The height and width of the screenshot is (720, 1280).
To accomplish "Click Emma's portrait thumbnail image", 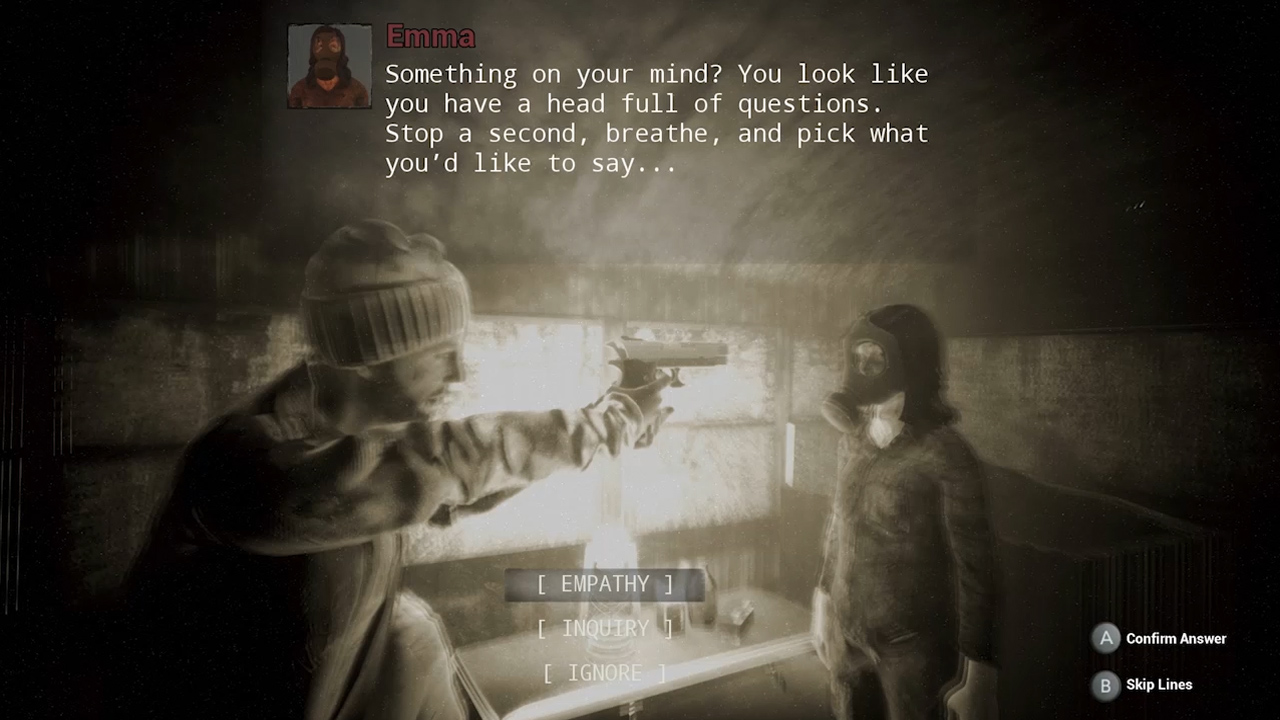I will pyautogui.click(x=329, y=65).
